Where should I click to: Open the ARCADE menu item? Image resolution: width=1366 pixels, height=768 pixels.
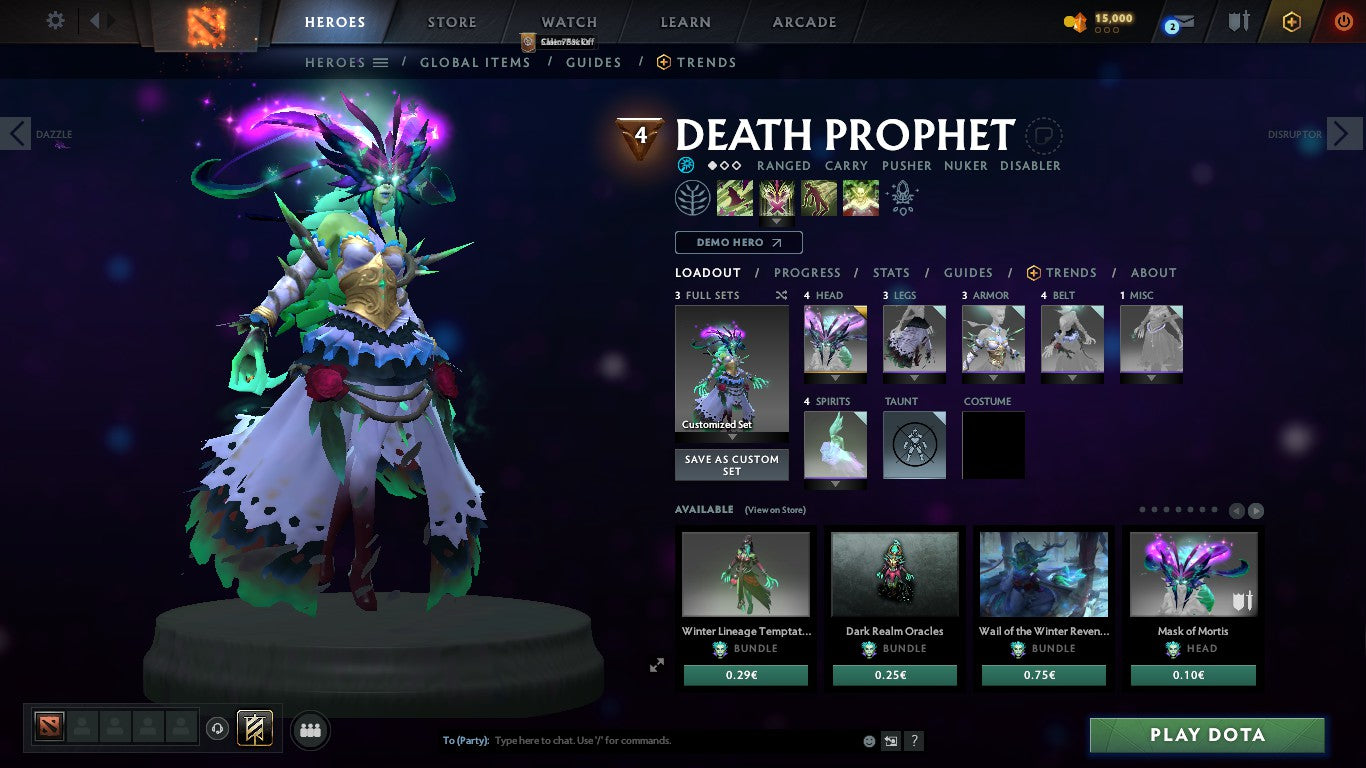point(802,21)
